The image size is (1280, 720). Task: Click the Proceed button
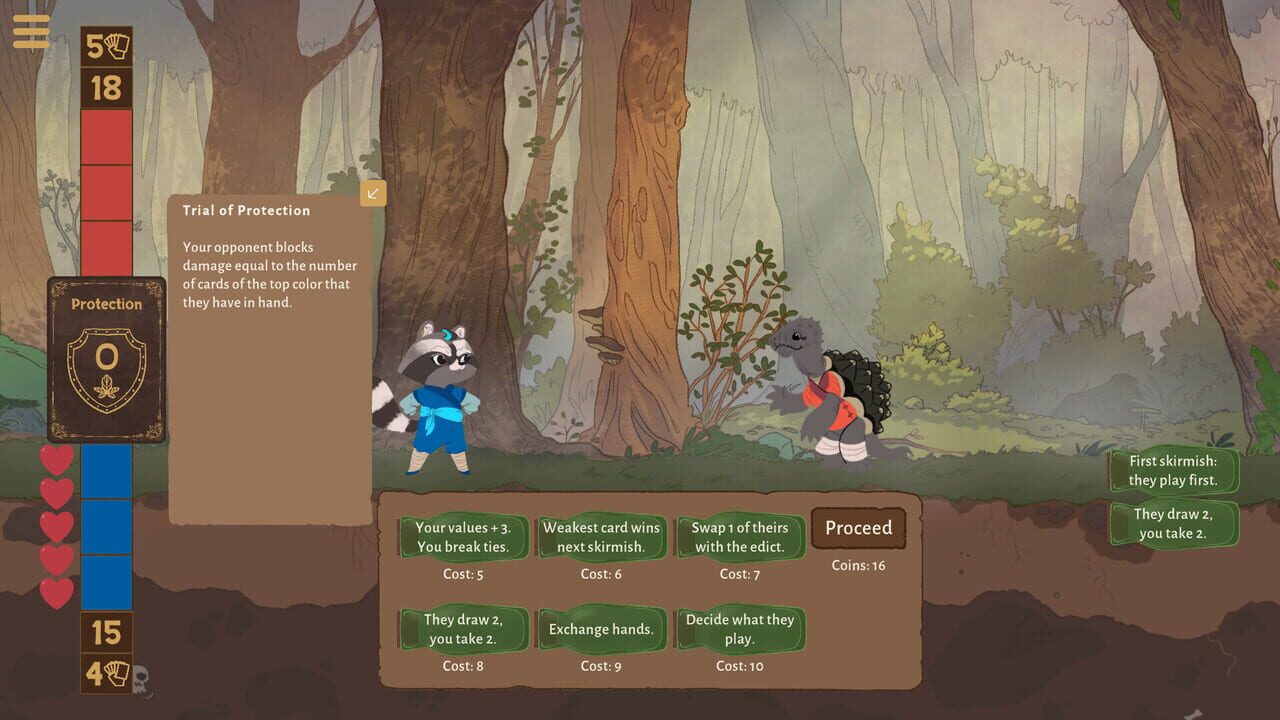coord(858,528)
